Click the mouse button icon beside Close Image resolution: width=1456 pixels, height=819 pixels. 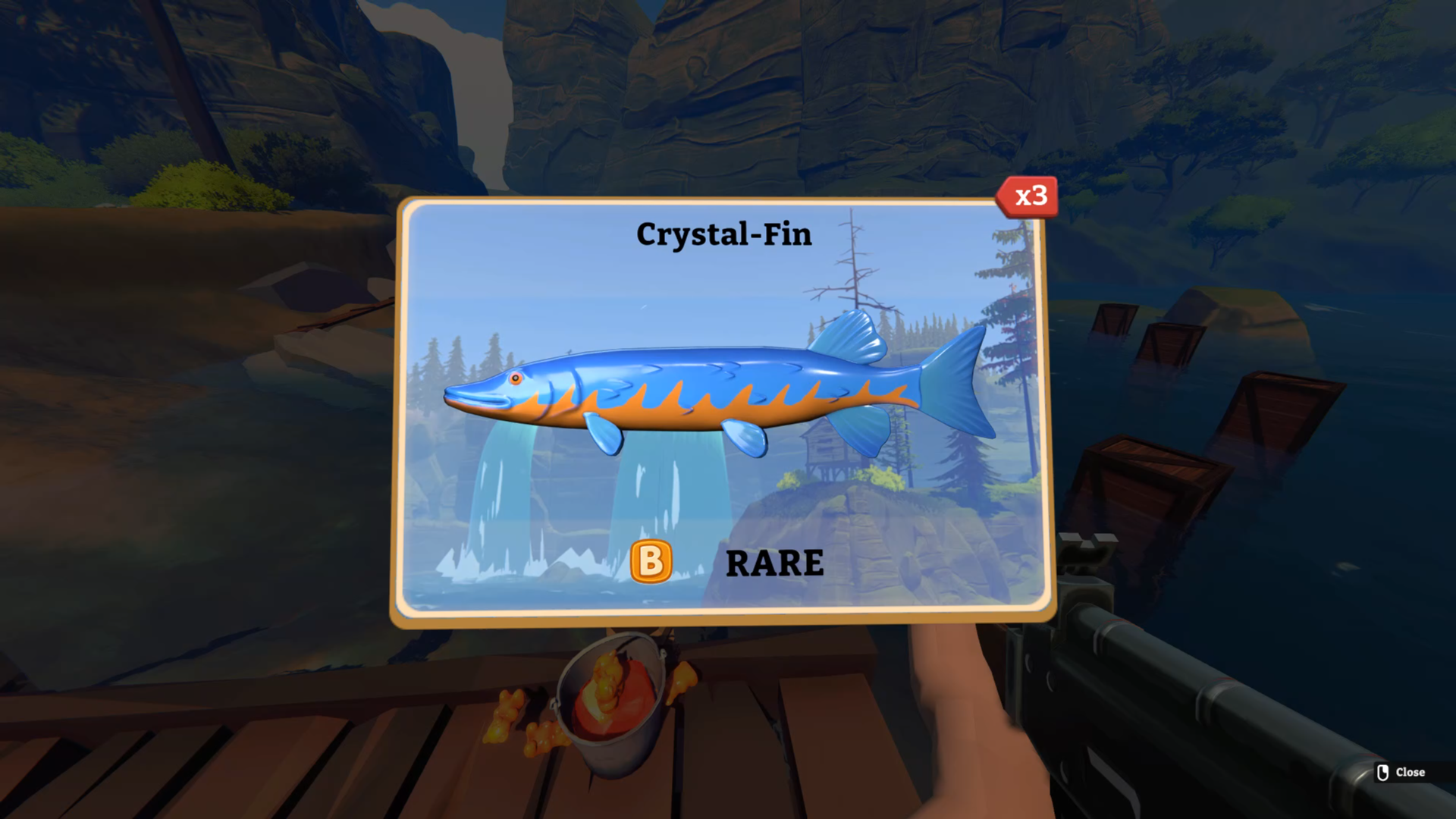click(1382, 773)
